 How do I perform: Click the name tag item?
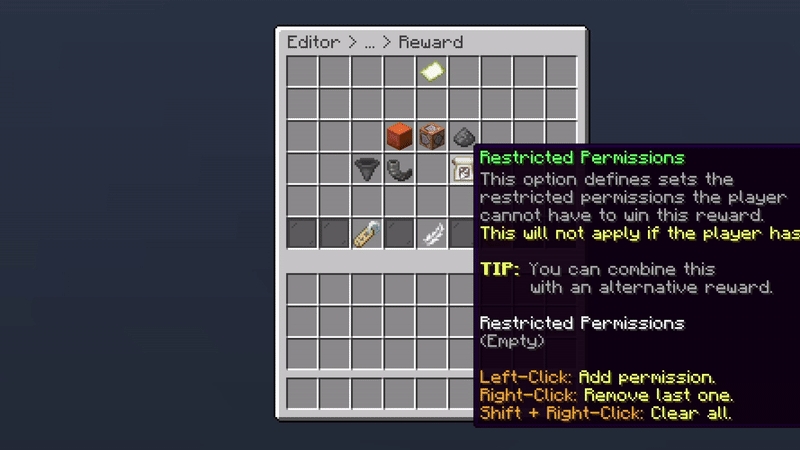click(367, 234)
